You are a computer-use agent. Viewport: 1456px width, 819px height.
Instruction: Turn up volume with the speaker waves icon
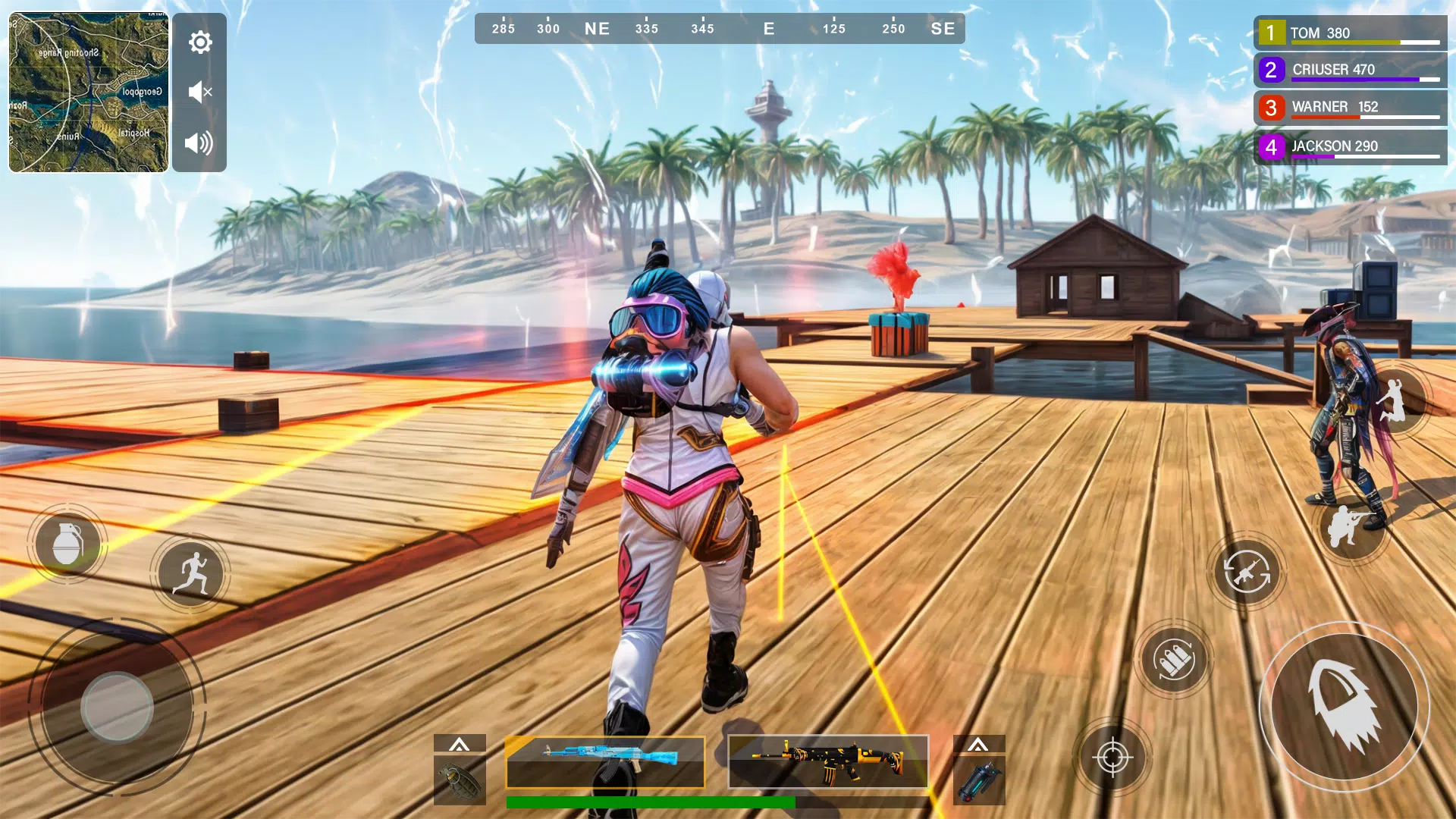199,143
